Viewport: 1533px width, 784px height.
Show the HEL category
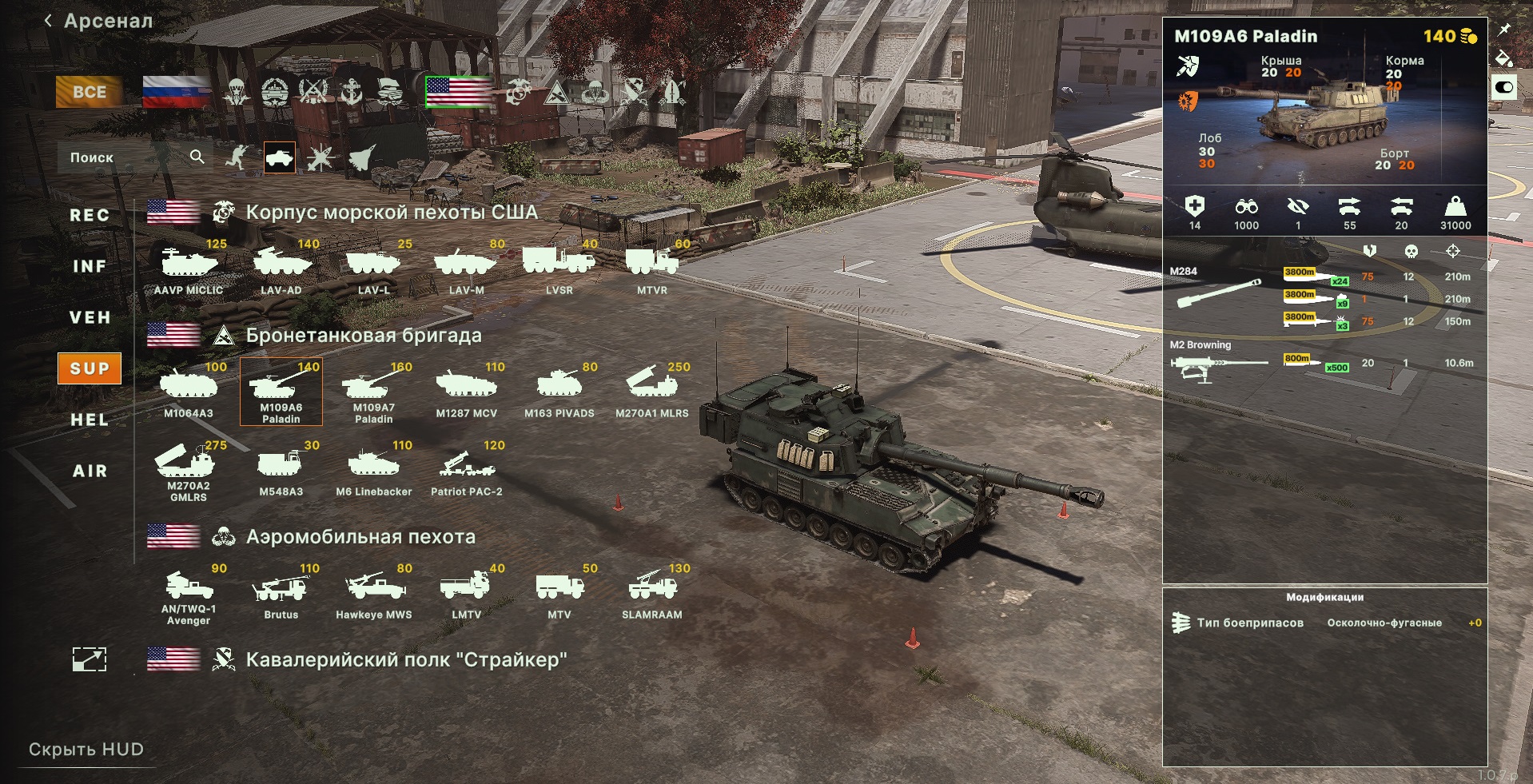click(90, 420)
